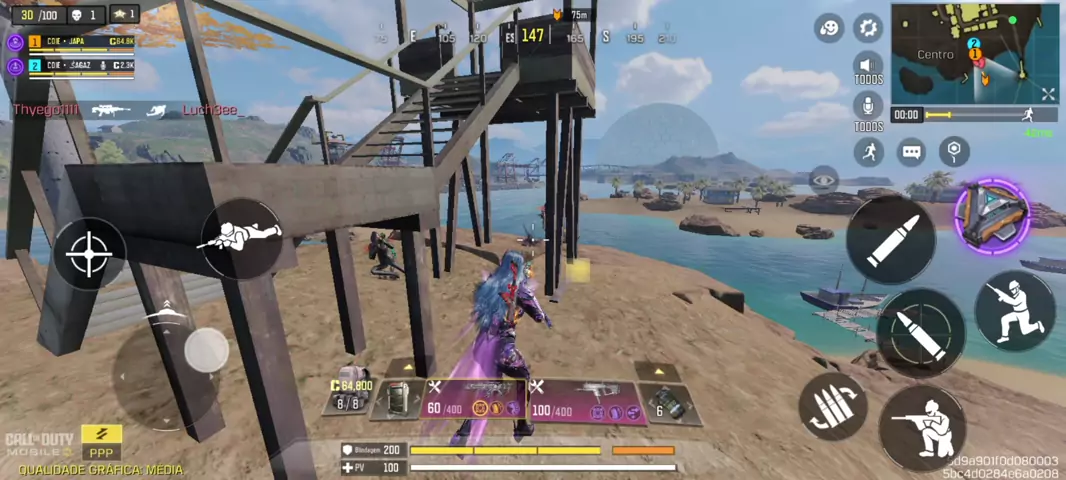Toggle the microphone voice chat button

click(868, 107)
